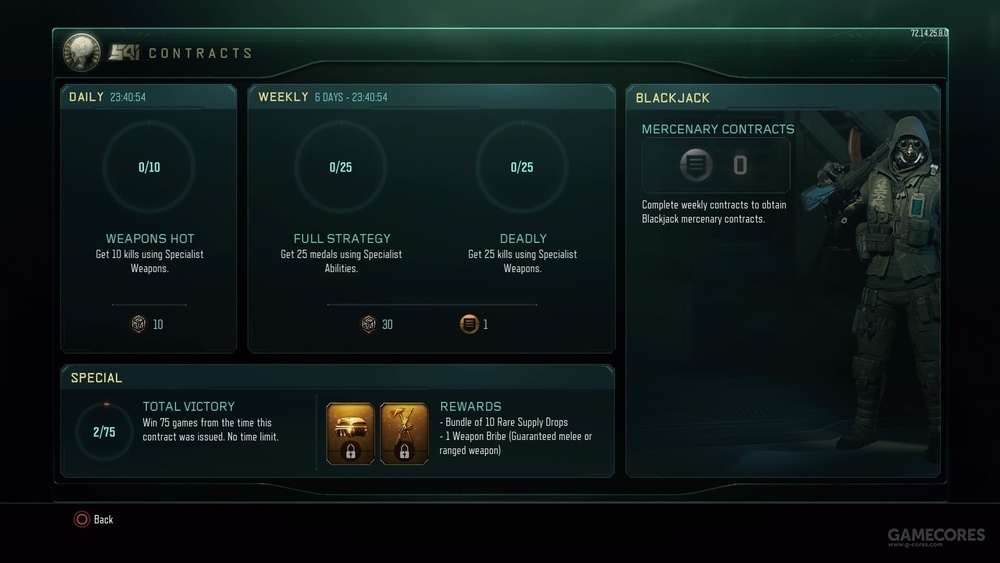Click the emblem icon beside Contracts title

click(82, 52)
